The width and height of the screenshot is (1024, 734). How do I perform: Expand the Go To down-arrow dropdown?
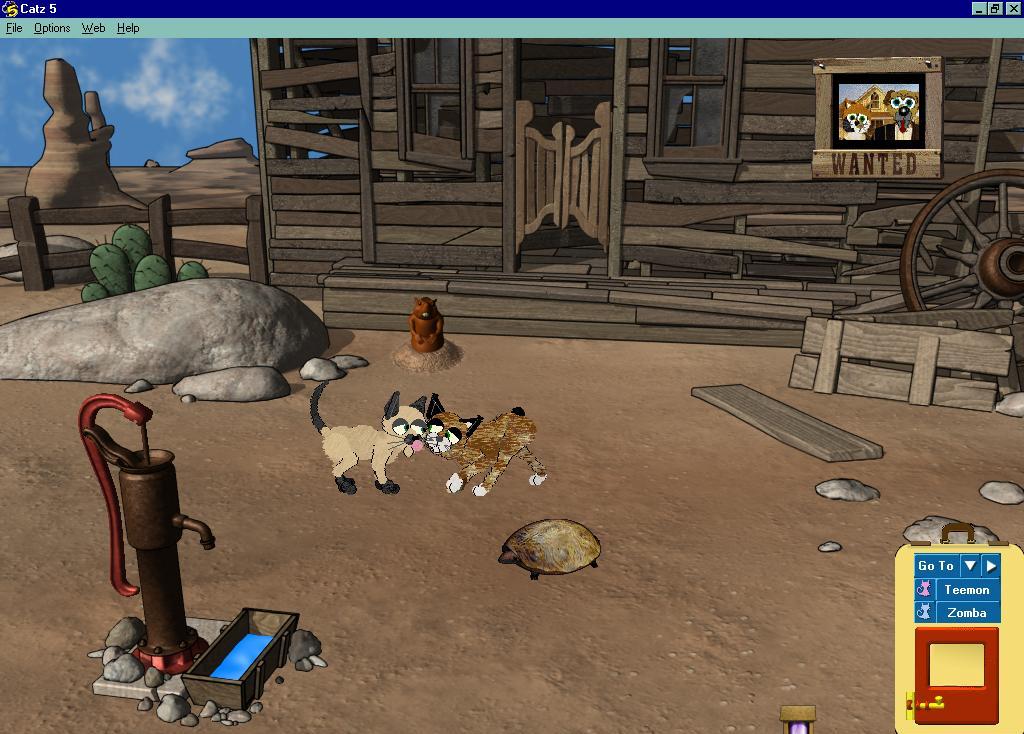click(x=969, y=566)
